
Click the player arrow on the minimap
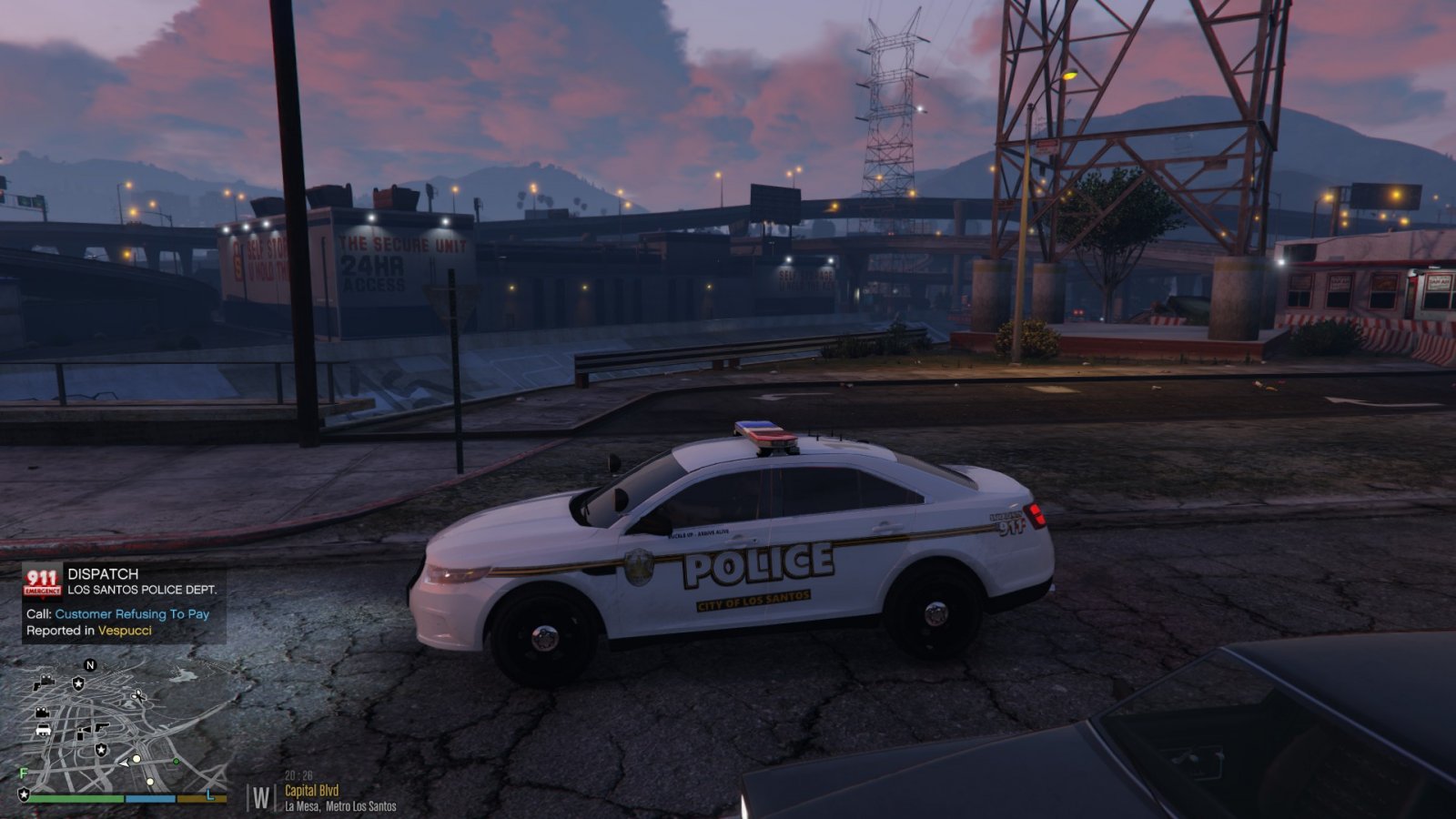(124, 763)
